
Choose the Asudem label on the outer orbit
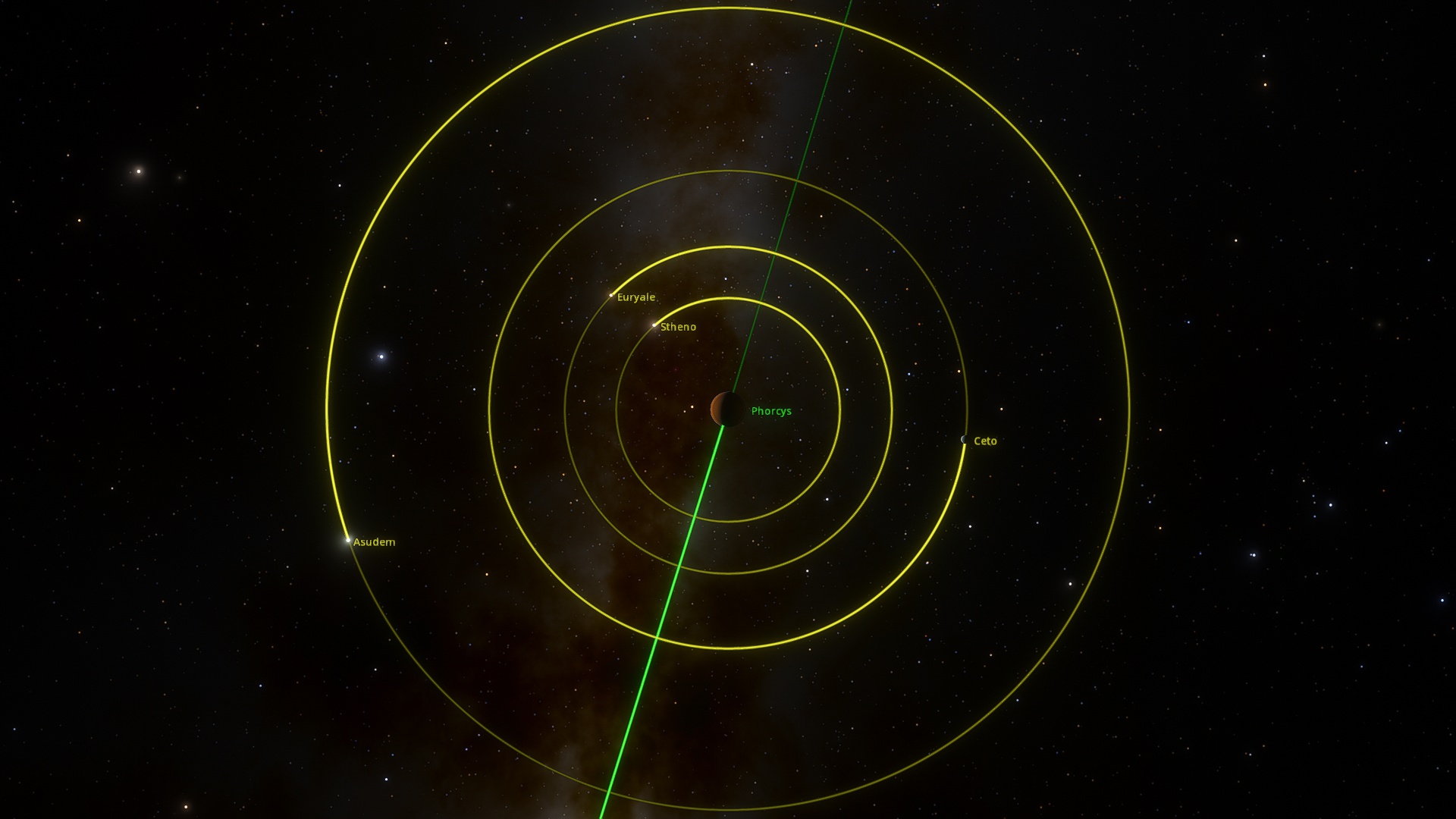(374, 542)
